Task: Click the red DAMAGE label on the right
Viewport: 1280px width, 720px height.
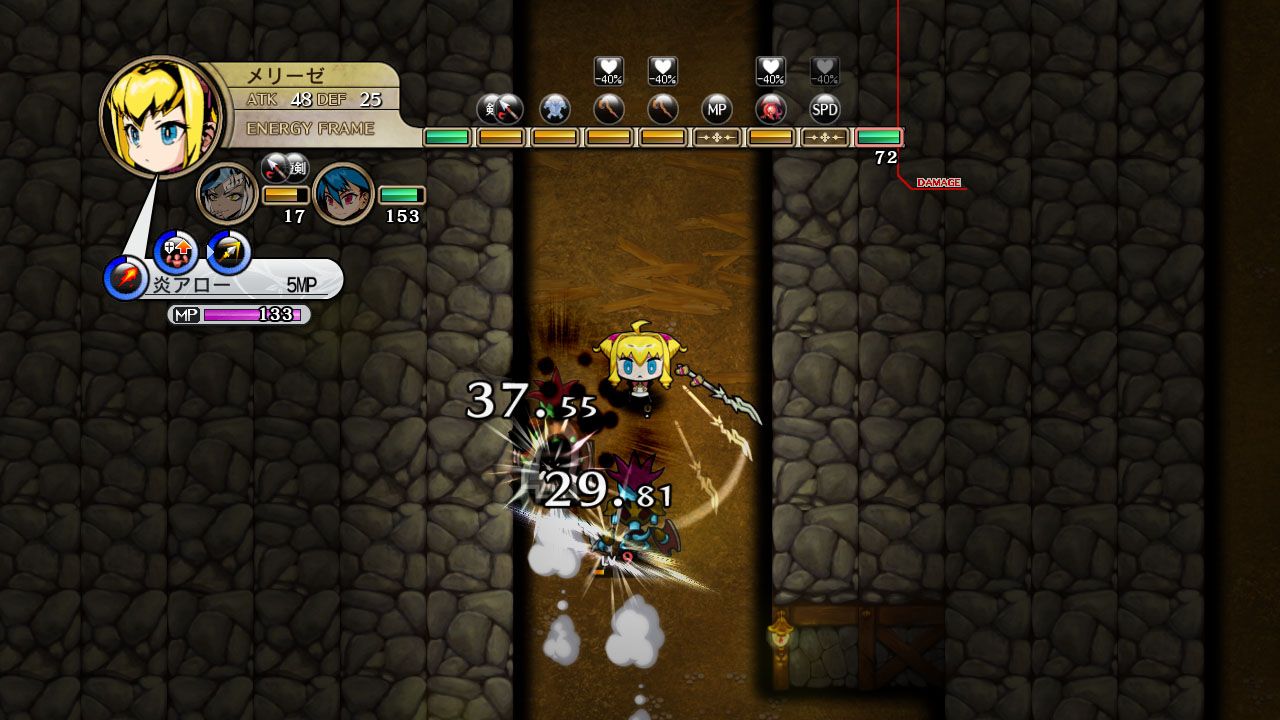Action: pyautogui.click(x=938, y=182)
